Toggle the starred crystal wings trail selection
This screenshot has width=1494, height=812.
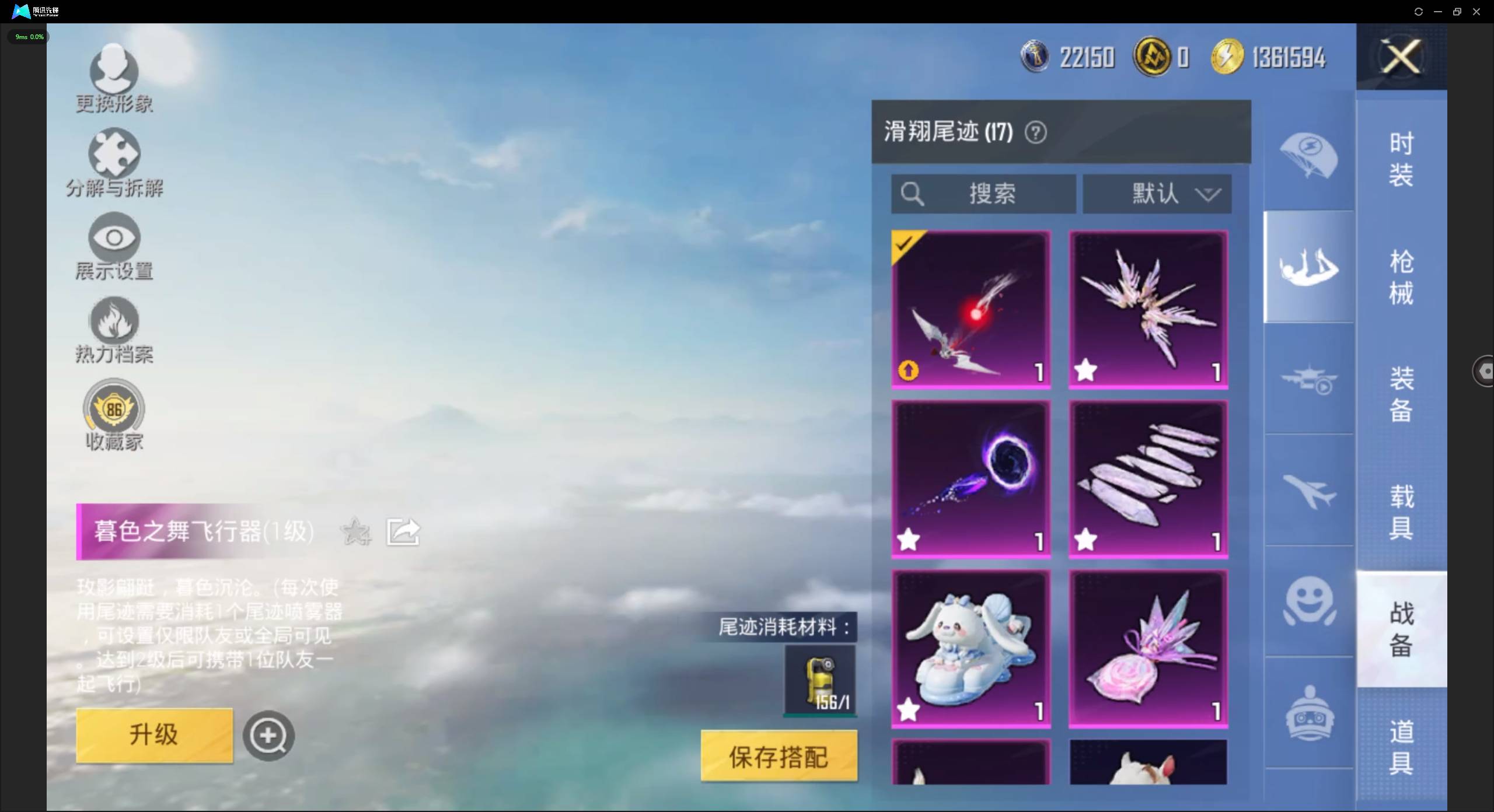[1147, 308]
